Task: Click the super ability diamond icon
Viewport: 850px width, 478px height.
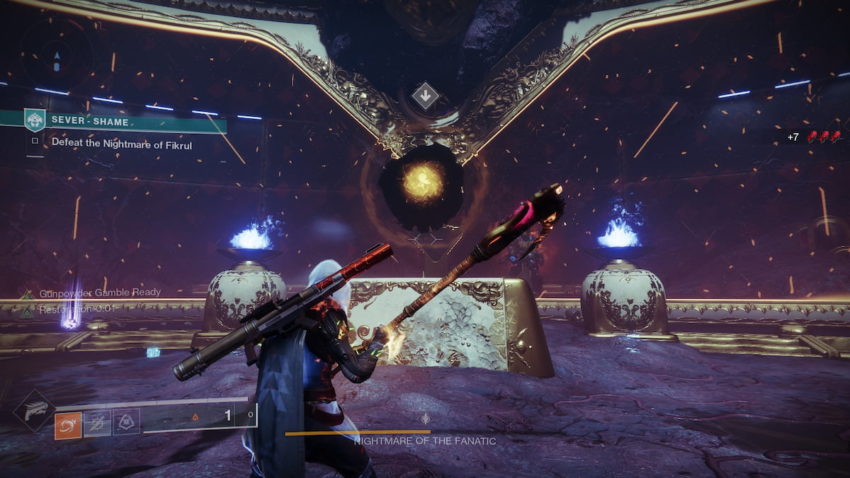Action: (x=33, y=410)
